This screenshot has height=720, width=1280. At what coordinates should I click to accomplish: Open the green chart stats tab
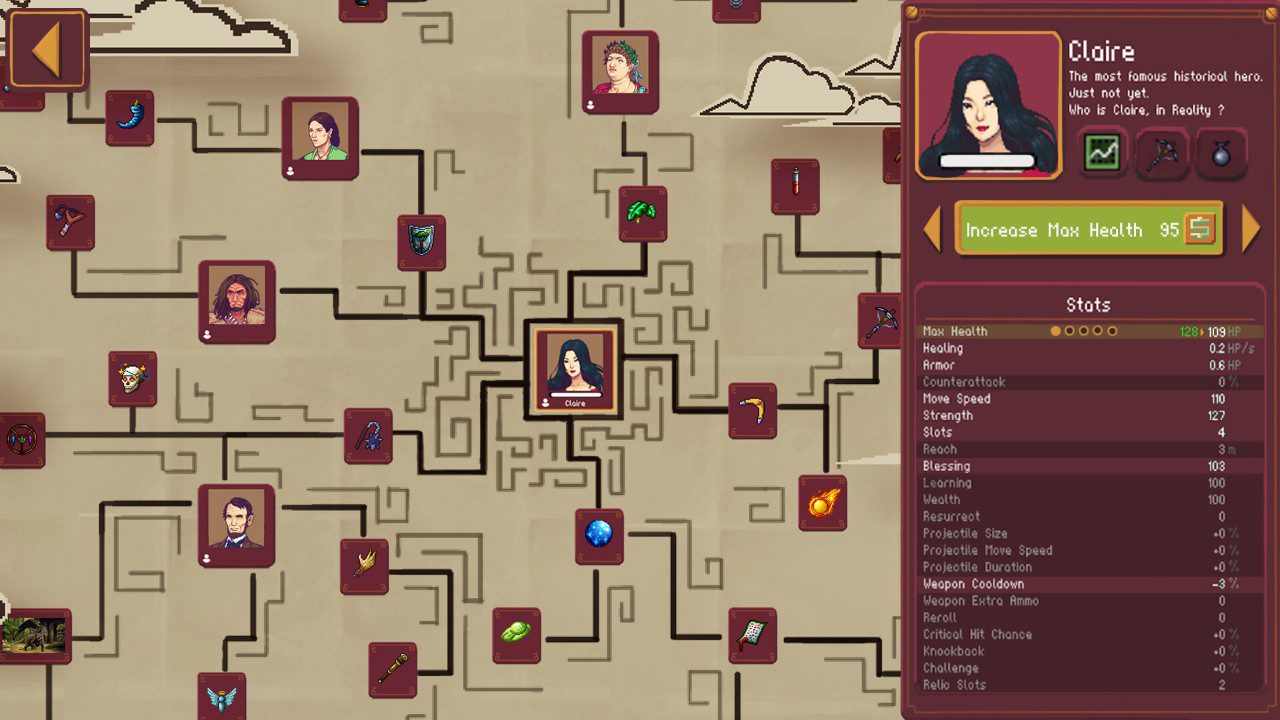click(x=1103, y=153)
